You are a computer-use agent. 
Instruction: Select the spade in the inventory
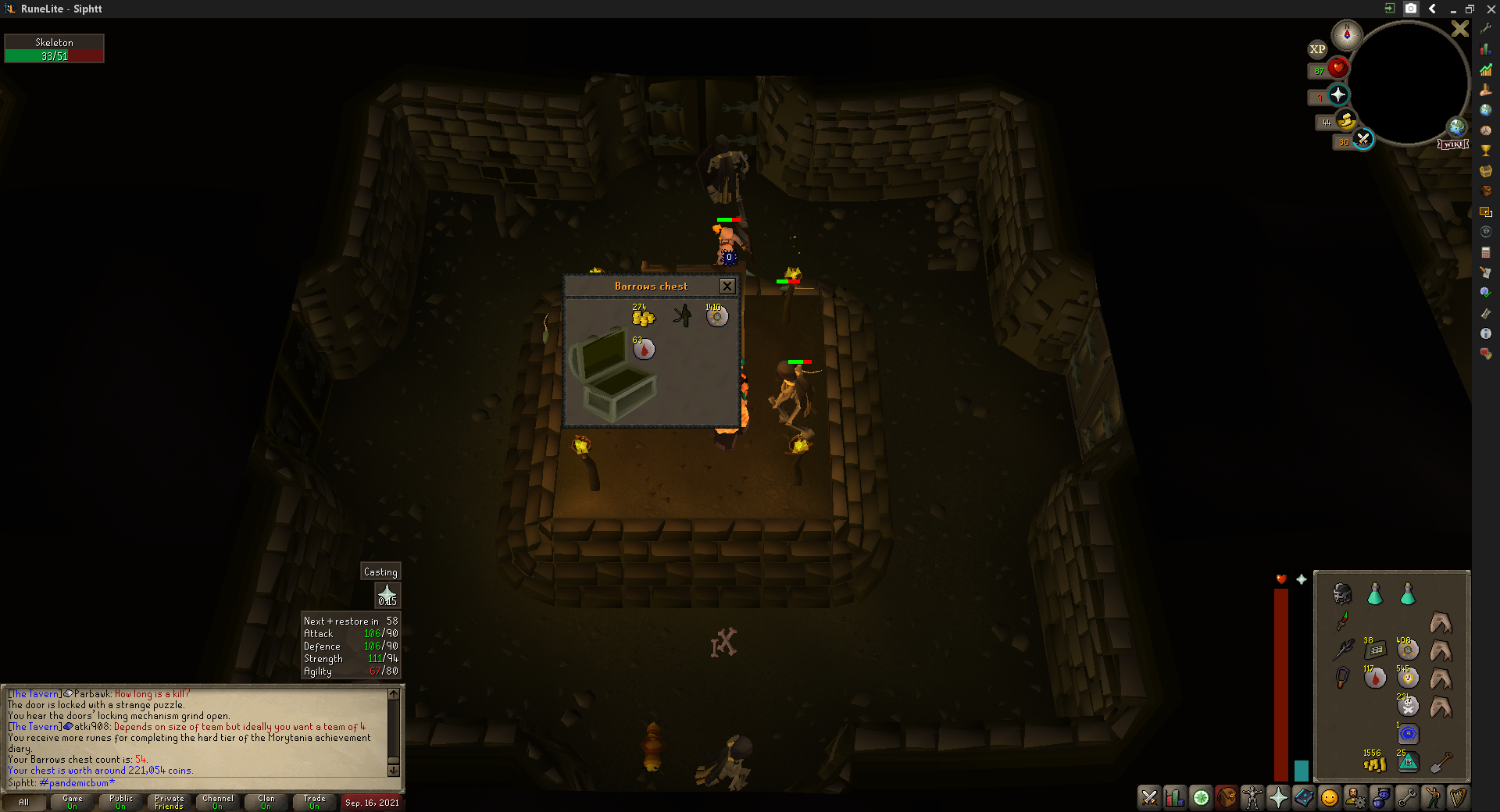pos(1441,762)
